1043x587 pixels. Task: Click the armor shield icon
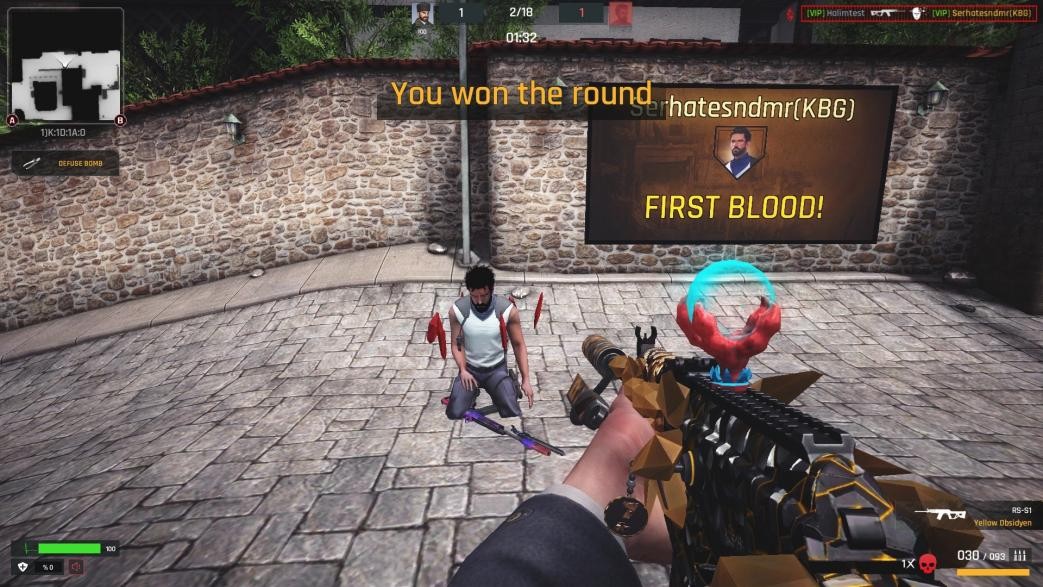pyautogui.click(x=23, y=567)
